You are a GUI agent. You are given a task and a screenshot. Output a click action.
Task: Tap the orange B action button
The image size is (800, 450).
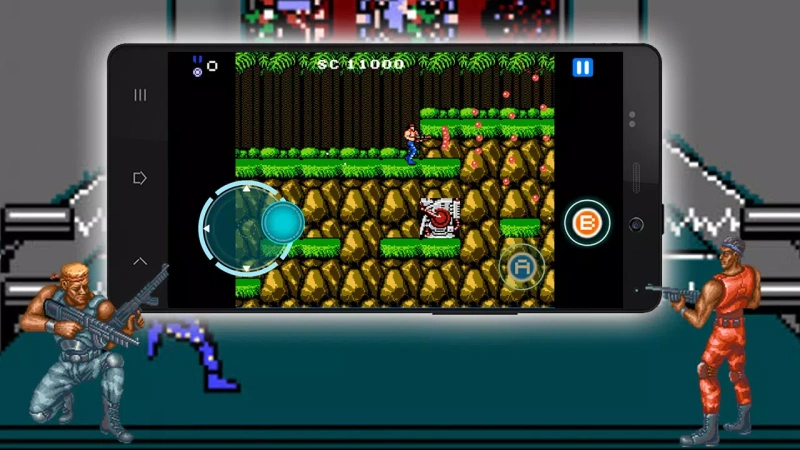(587, 223)
